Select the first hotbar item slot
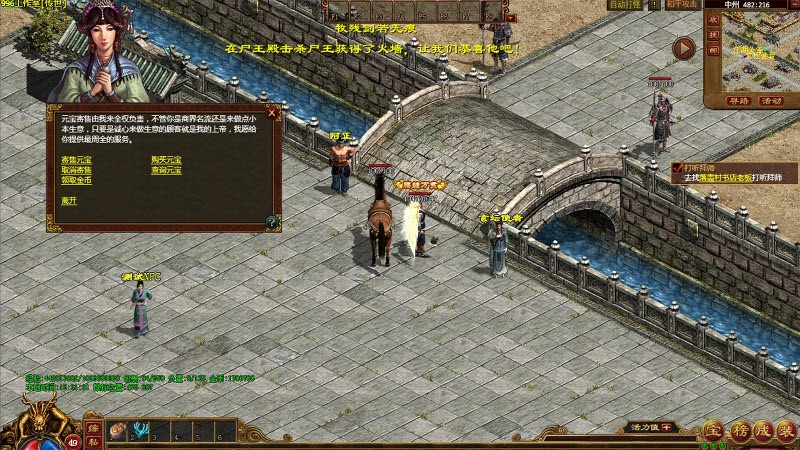Viewport: 800px width, 450px height. click(117, 432)
